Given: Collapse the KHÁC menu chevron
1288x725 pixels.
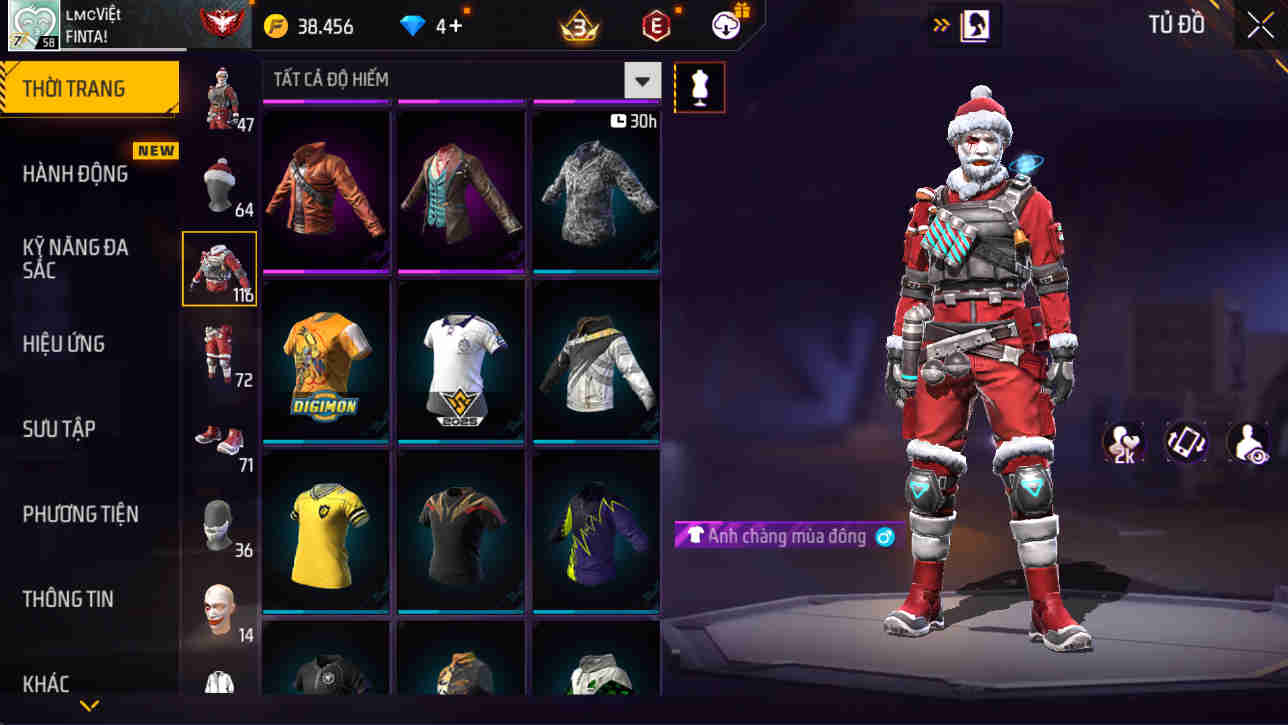Looking at the screenshot, I should click(88, 705).
